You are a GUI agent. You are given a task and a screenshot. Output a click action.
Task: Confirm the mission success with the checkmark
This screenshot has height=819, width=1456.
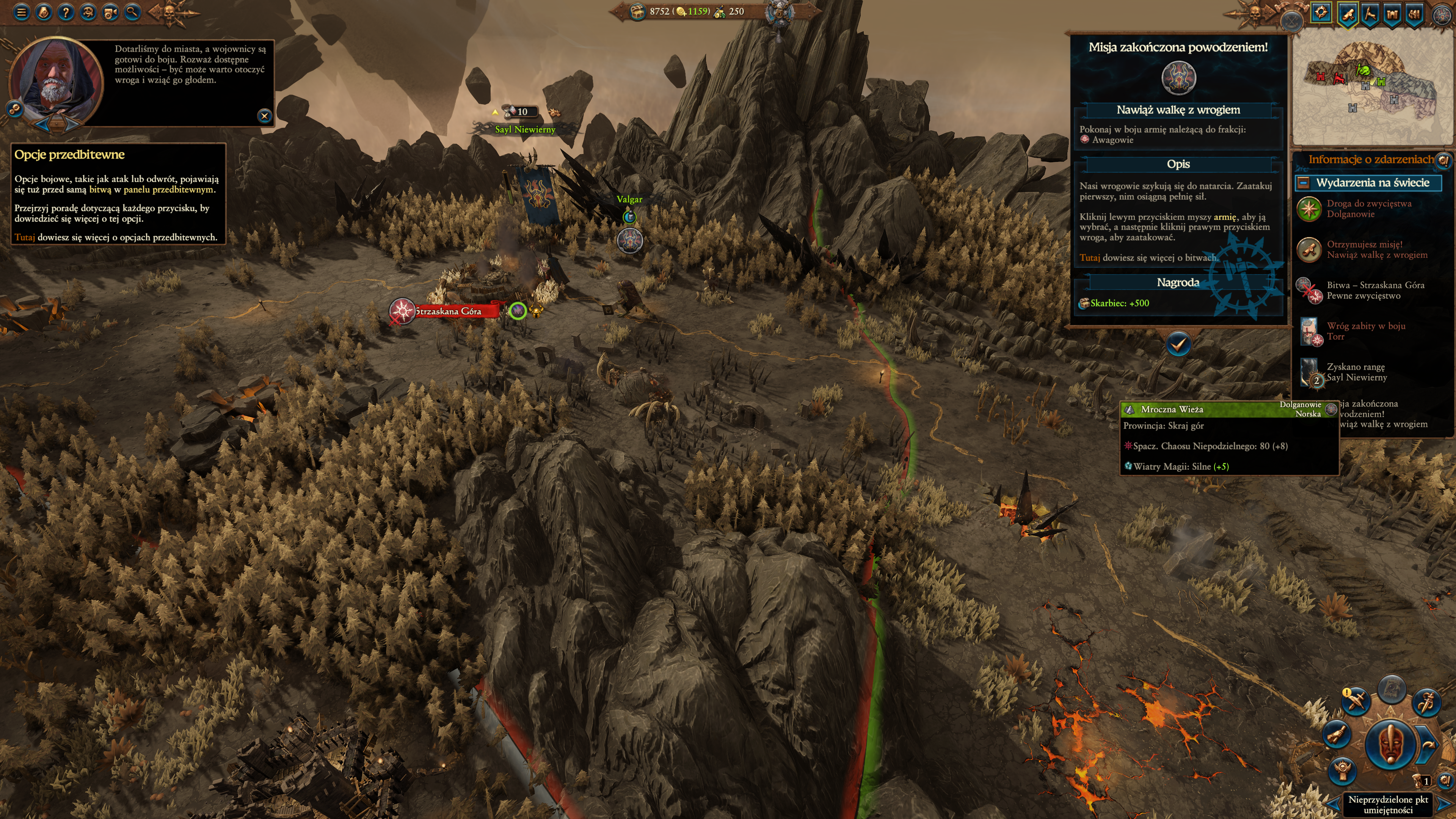pyautogui.click(x=1178, y=344)
